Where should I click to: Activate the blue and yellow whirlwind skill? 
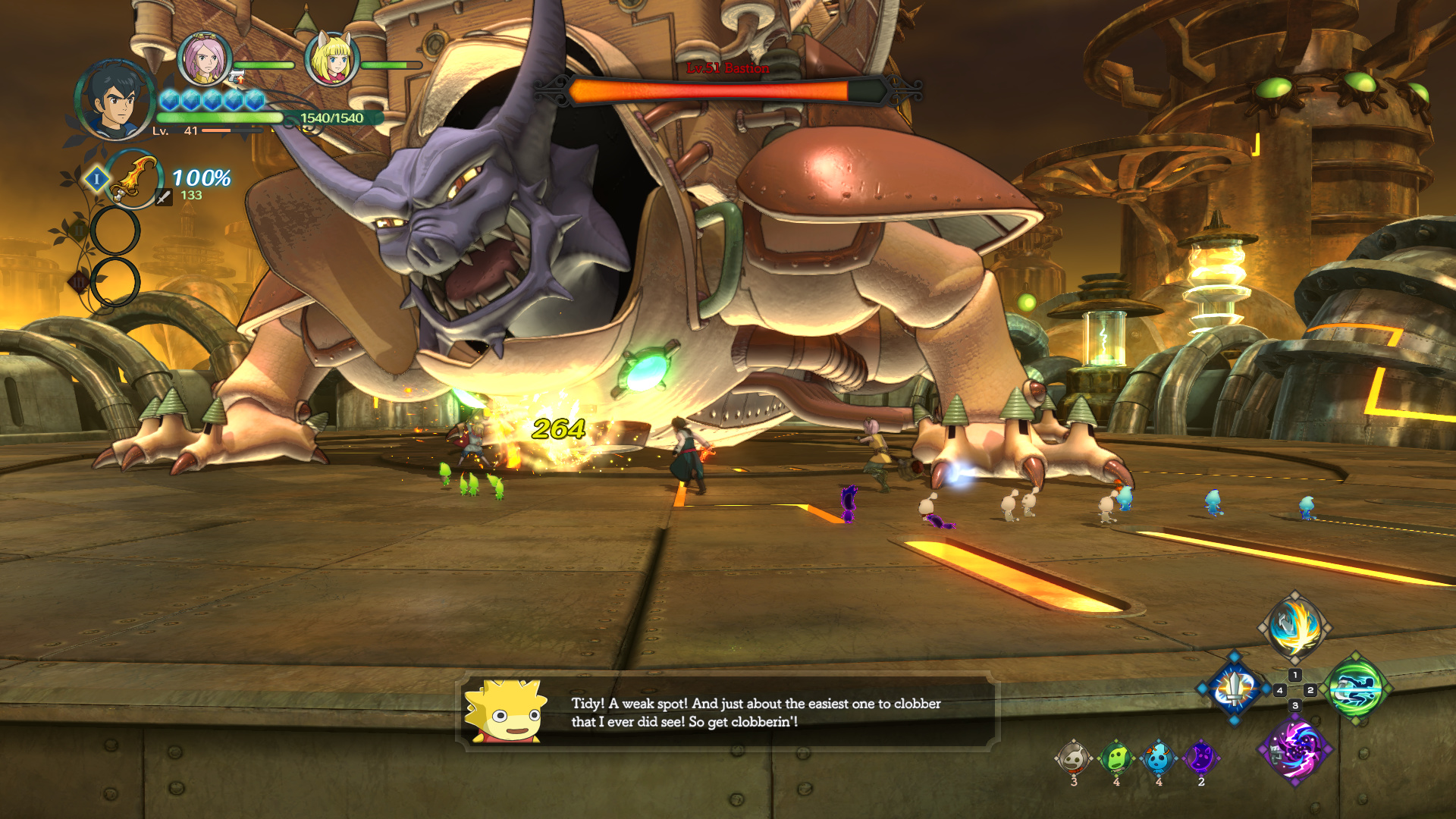point(1295,628)
